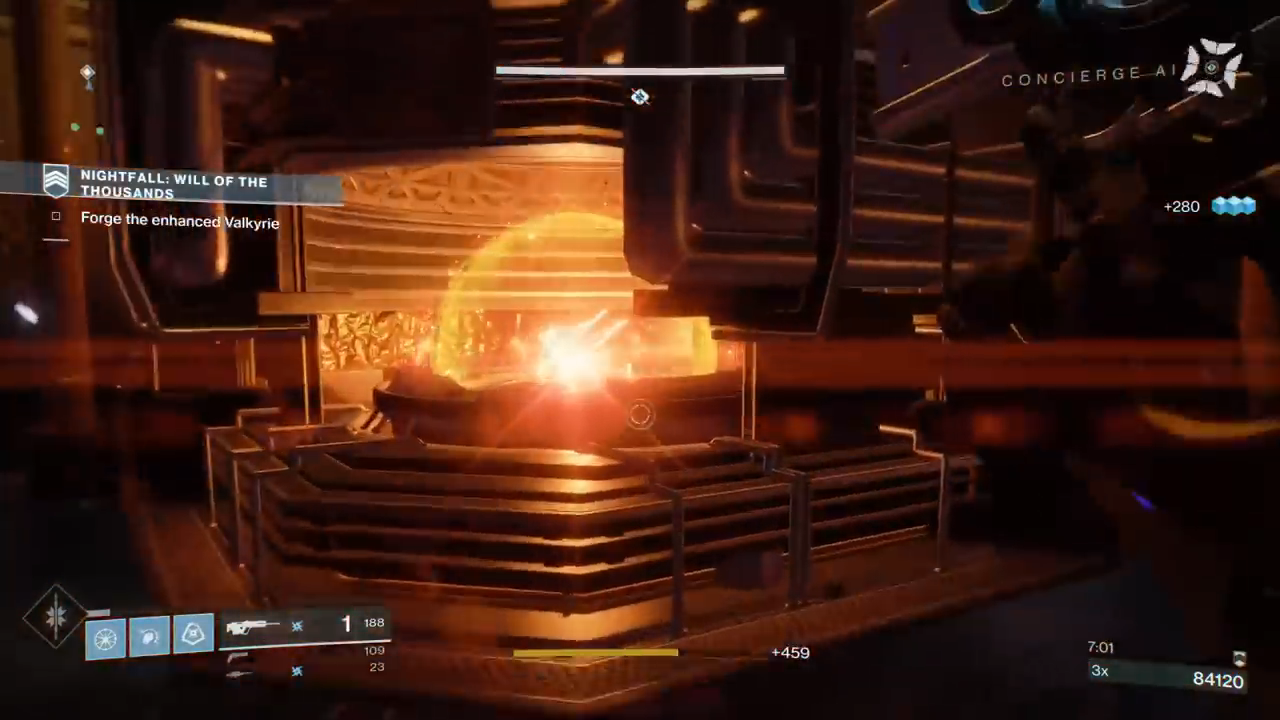Activate the class ability icon
The width and height of the screenshot is (1280, 720).
point(193,634)
